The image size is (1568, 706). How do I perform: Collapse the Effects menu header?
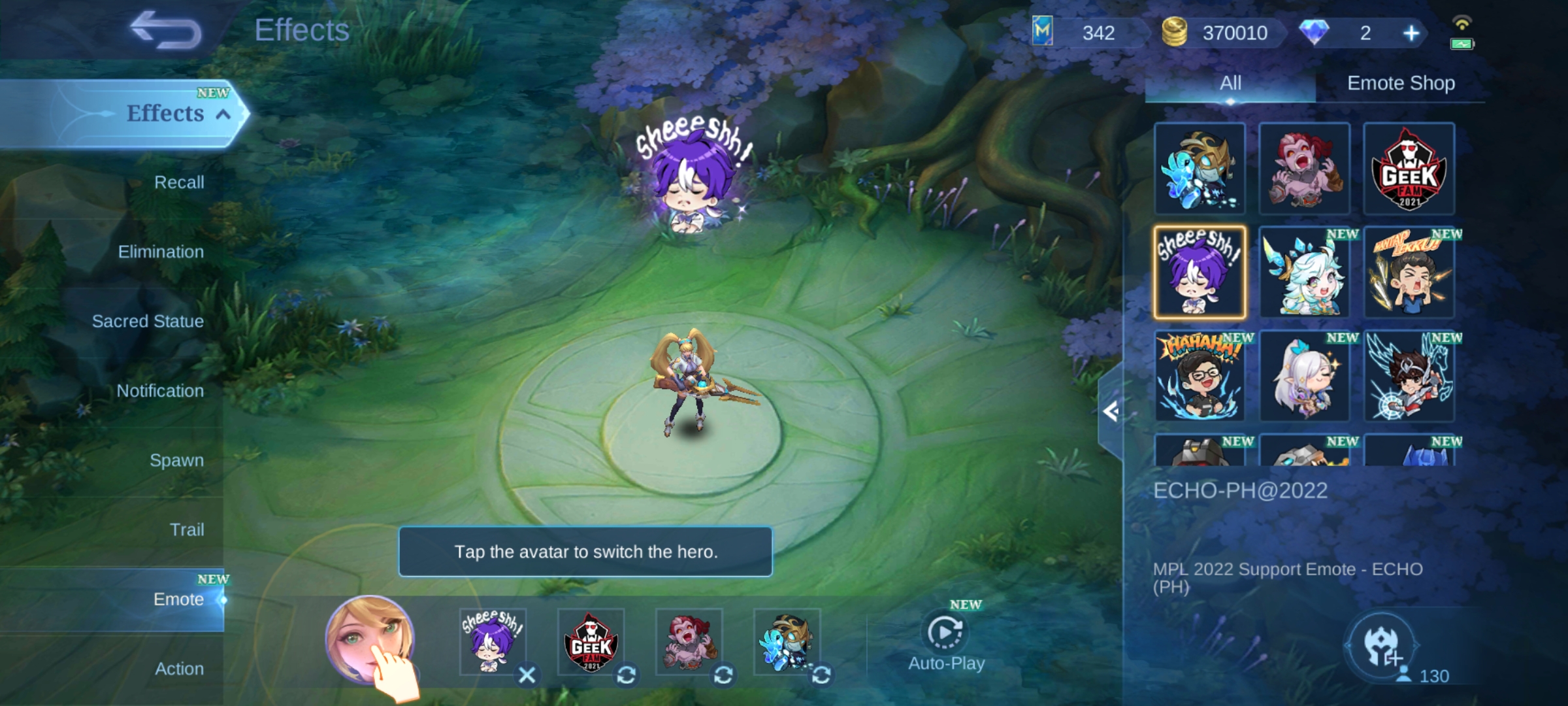pos(223,114)
